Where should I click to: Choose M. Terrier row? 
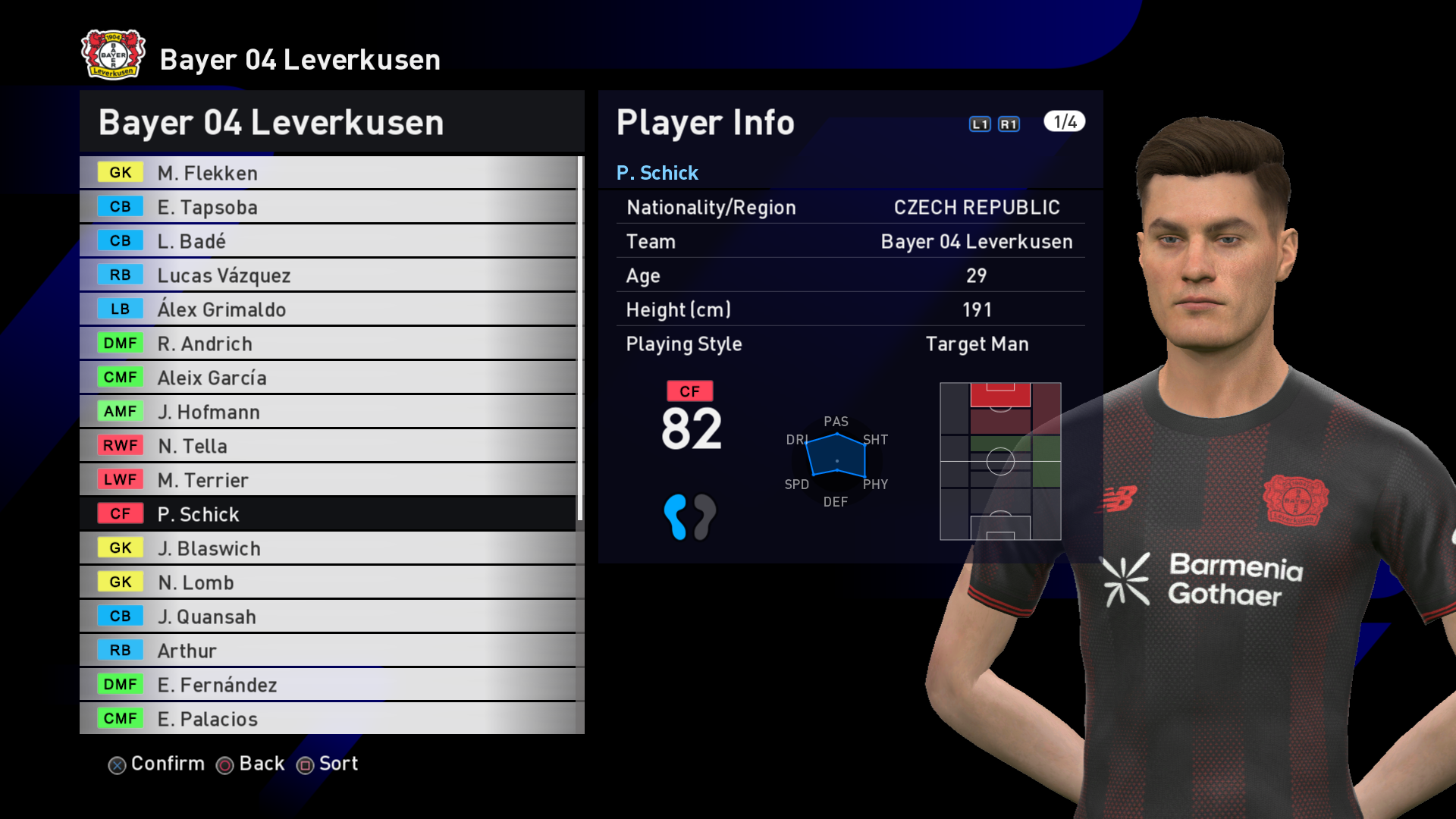tap(328, 480)
